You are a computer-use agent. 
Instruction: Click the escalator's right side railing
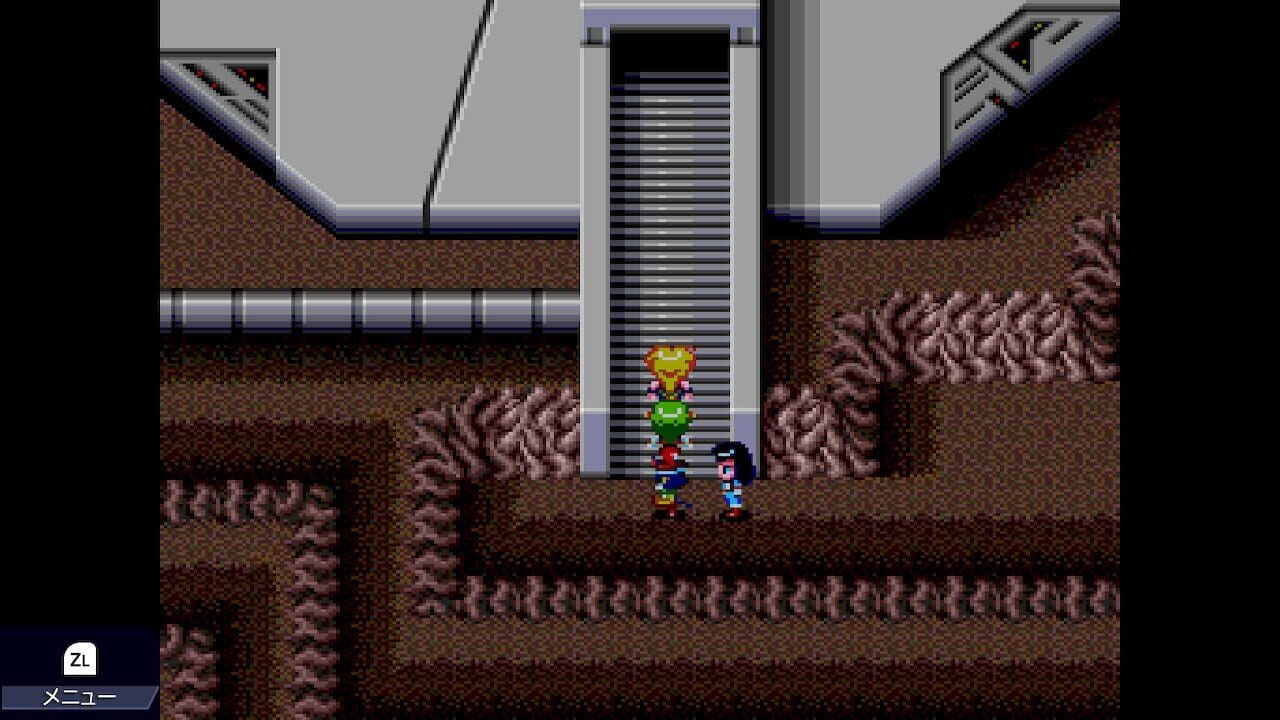[740, 250]
